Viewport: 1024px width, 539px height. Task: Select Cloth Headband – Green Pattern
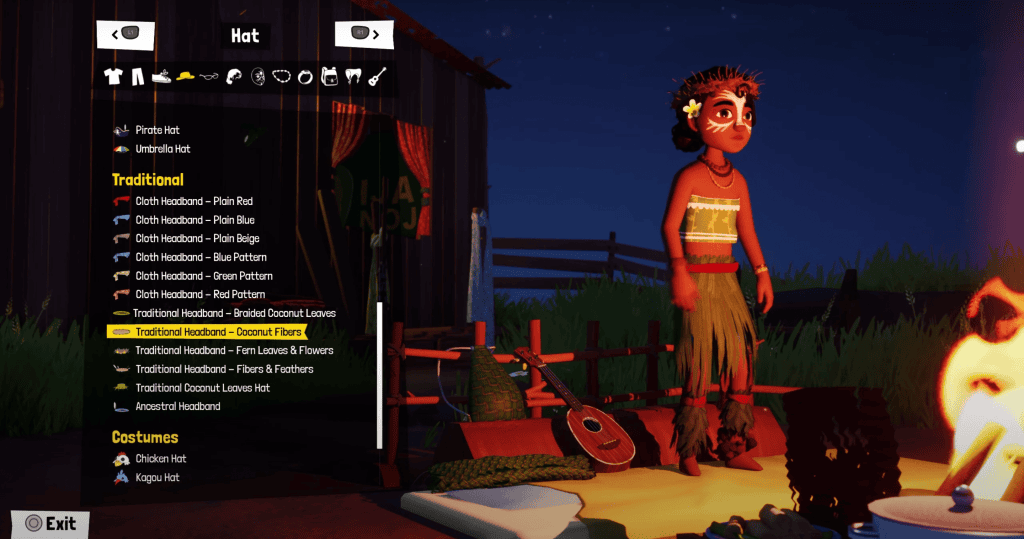coord(204,276)
